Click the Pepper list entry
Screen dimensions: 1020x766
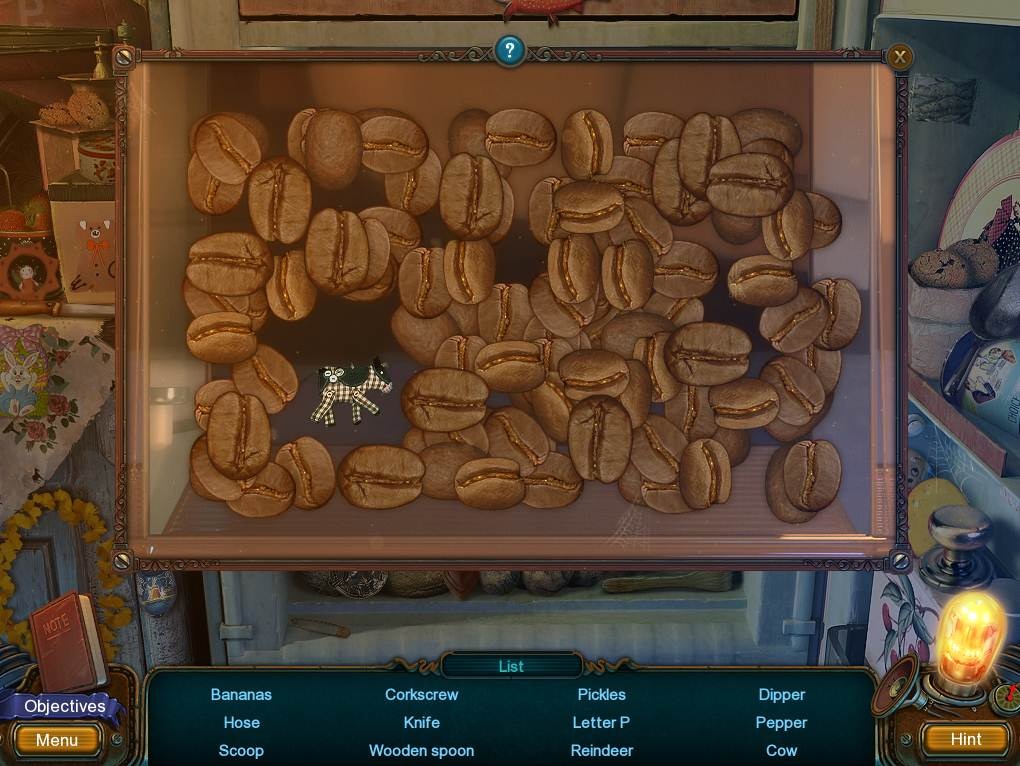(781, 722)
